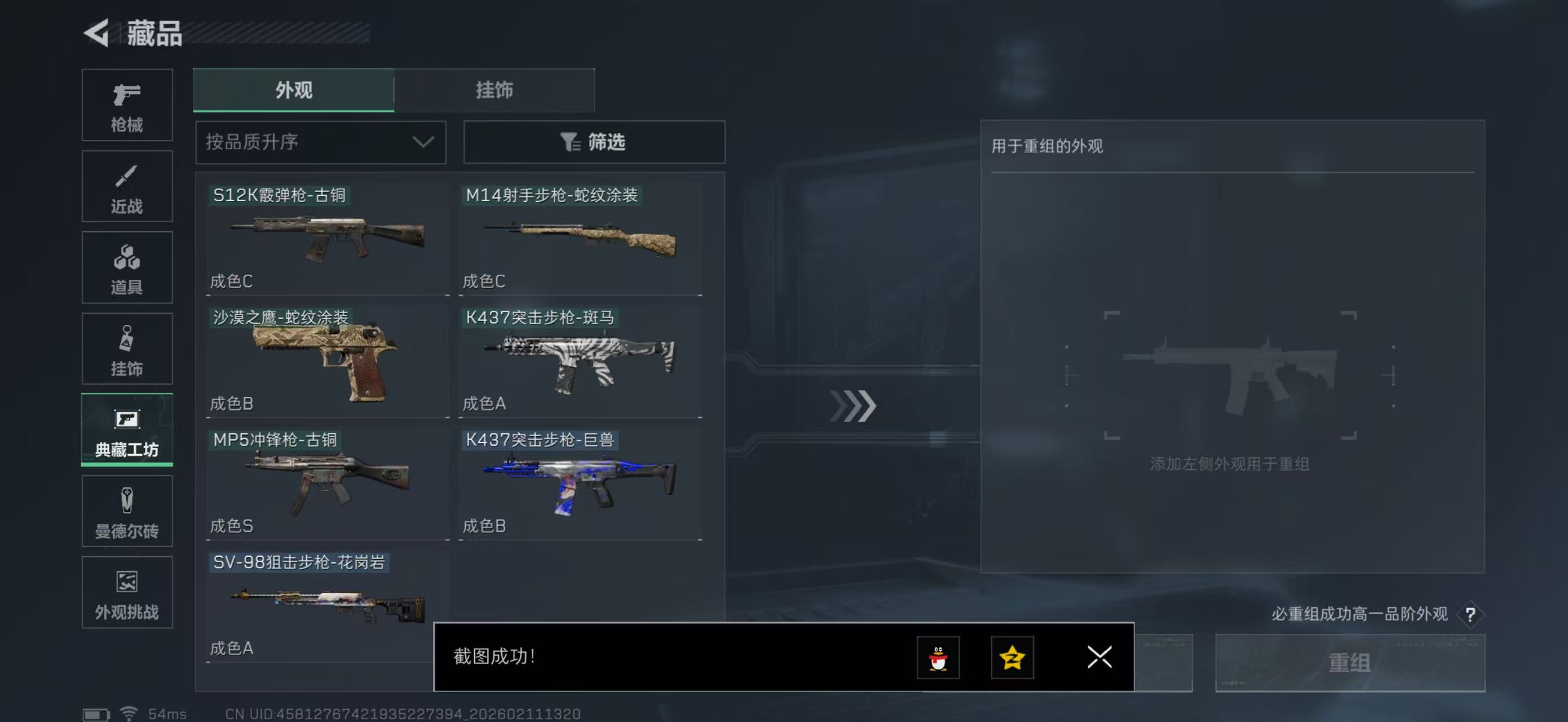Dismiss the 截图成功 notification with the X
Image resolution: width=1568 pixels, height=722 pixels.
tap(1099, 658)
